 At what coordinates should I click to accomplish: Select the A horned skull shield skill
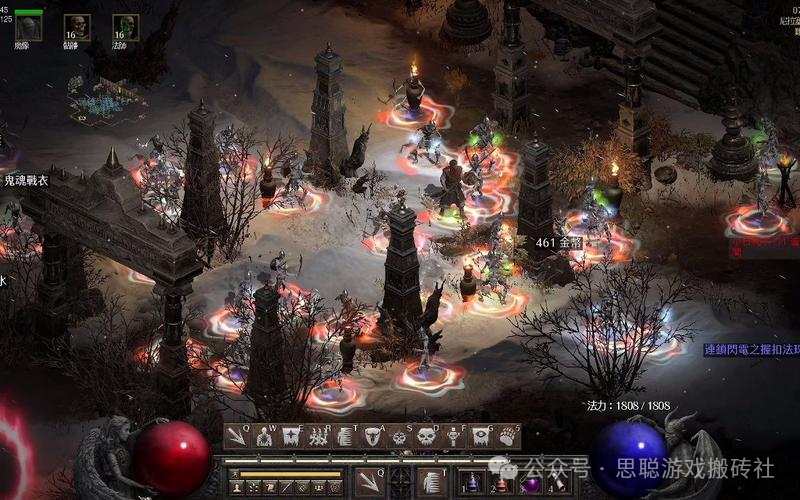click(372, 436)
